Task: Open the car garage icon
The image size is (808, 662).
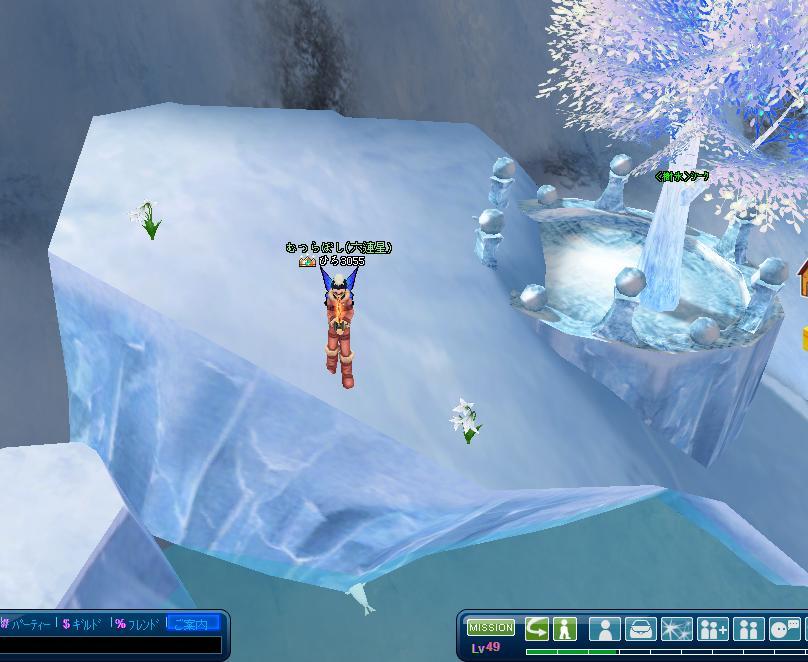Action: point(641,629)
